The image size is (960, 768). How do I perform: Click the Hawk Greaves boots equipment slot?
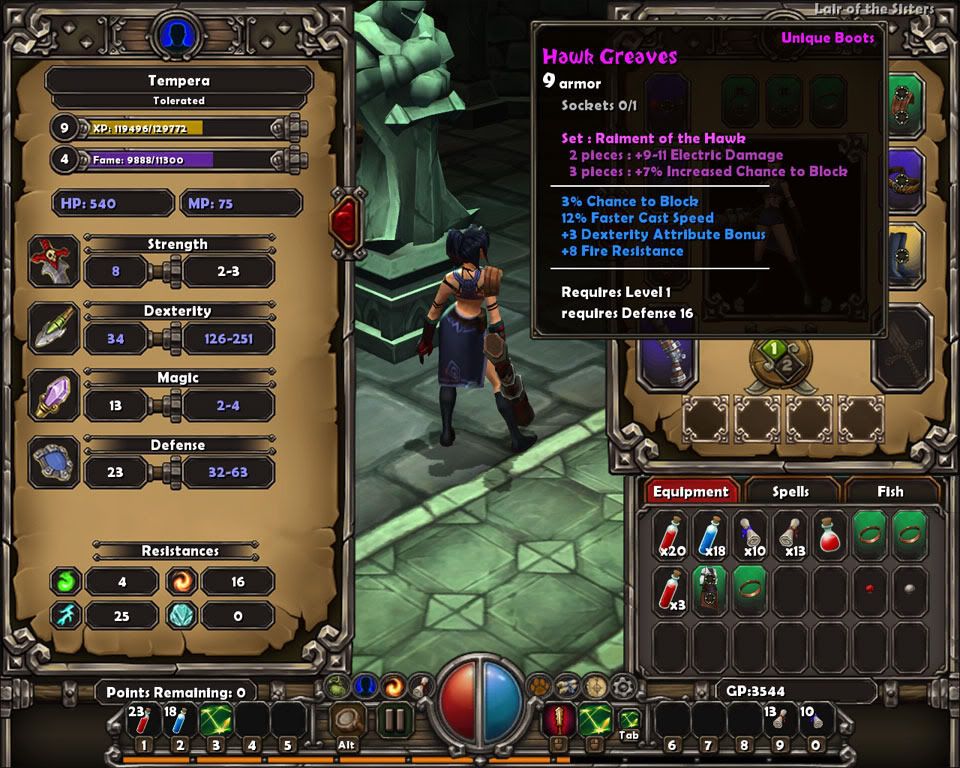coord(906,255)
